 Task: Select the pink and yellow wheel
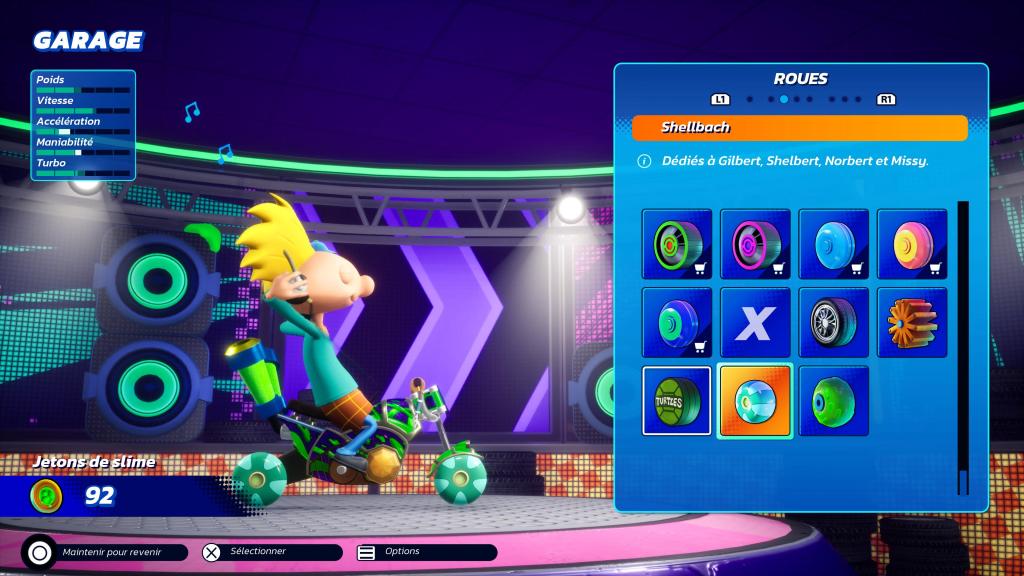click(x=912, y=244)
